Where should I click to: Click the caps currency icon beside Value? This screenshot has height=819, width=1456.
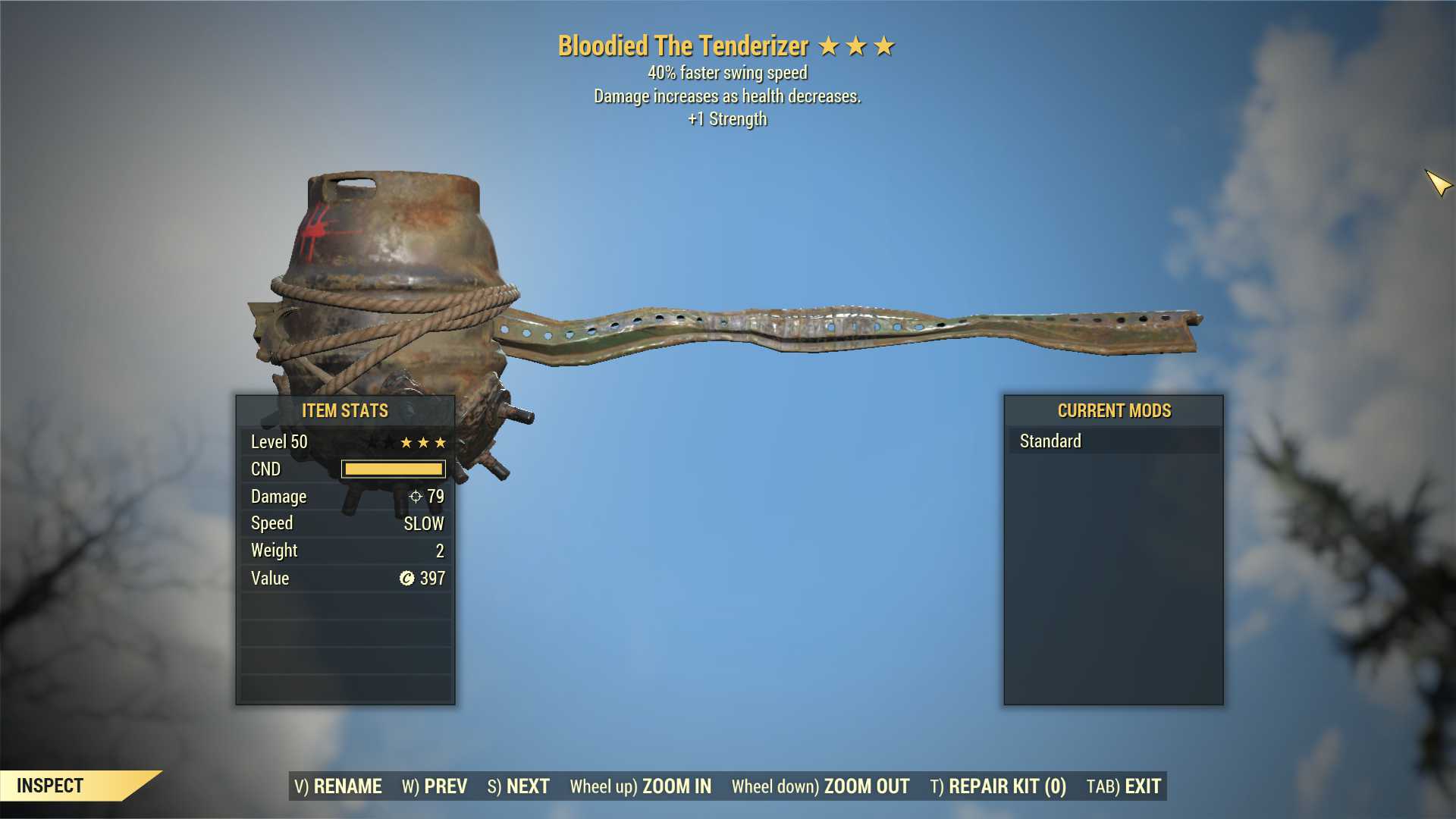[x=406, y=578]
